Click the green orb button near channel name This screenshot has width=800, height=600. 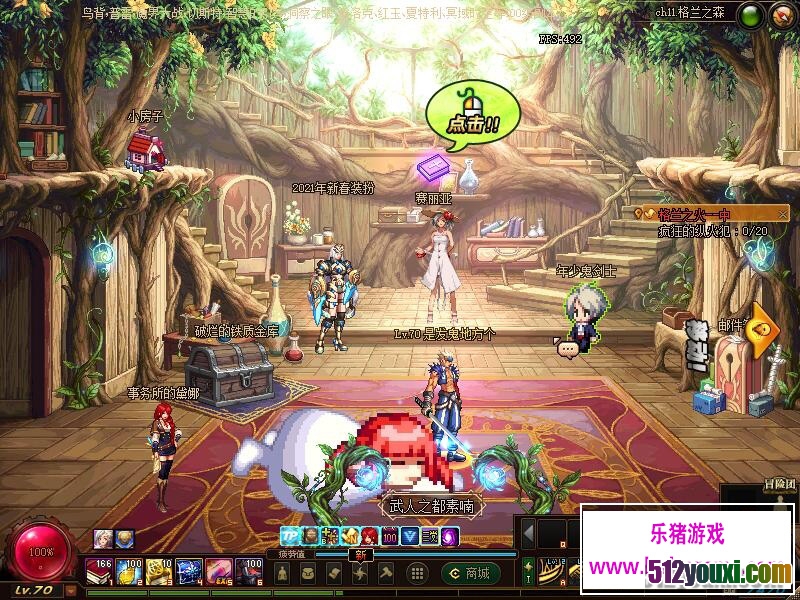coord(750,15)
